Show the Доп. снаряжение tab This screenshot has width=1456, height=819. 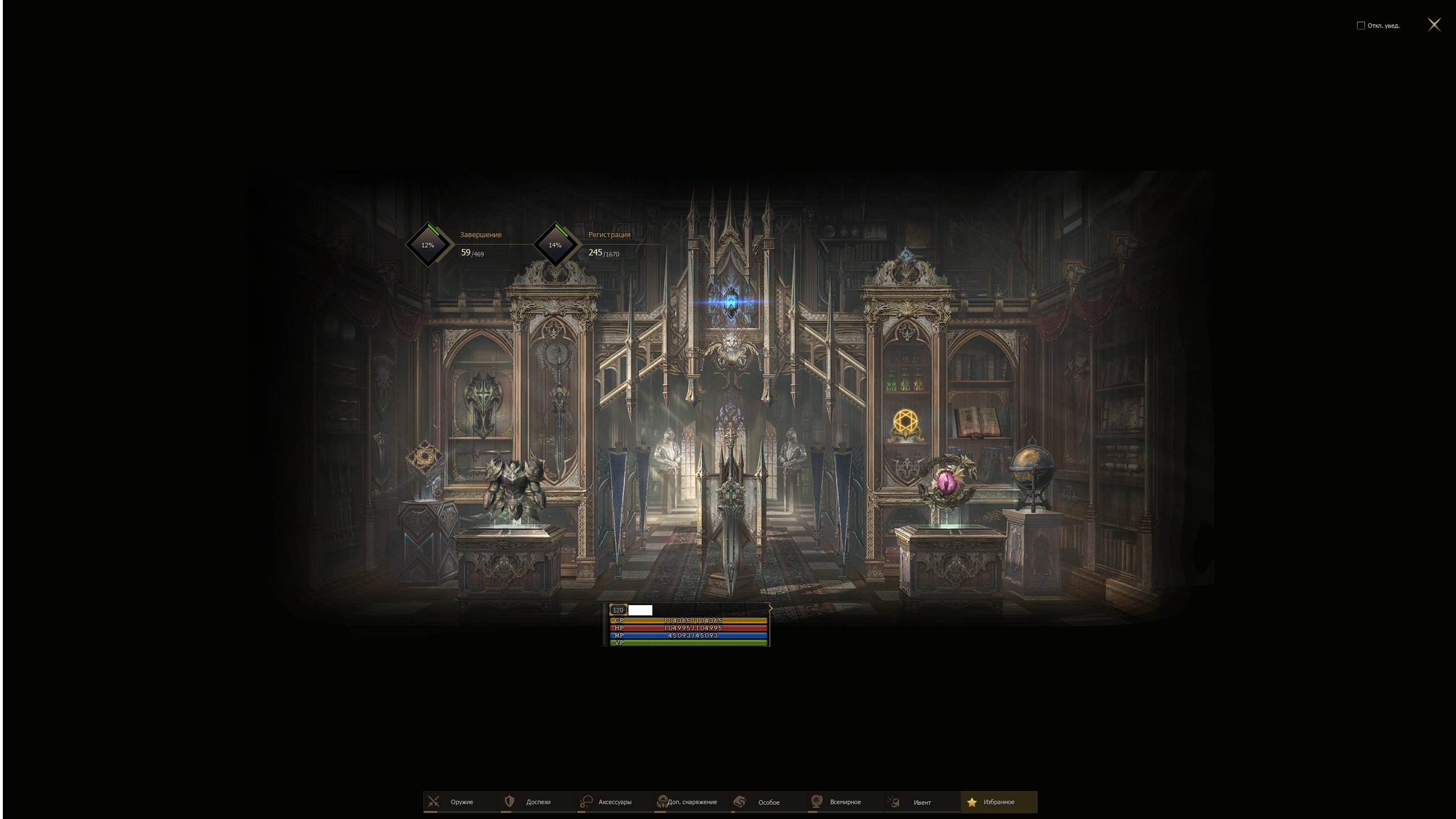pyautogui.click(x=691, y=802)
